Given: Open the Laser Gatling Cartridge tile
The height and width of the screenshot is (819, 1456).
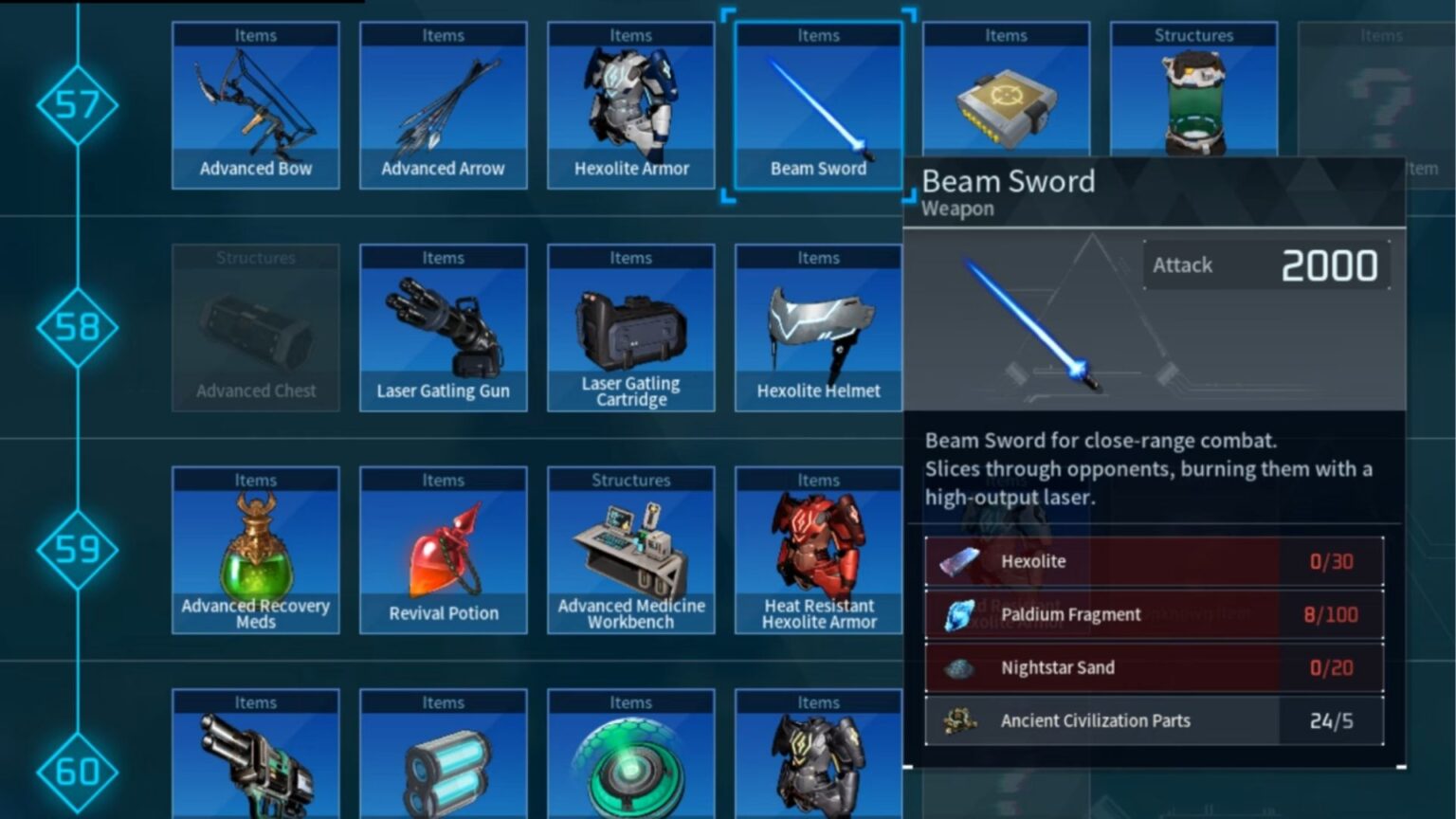Looking at the screenshot, I should pos(629,327).
